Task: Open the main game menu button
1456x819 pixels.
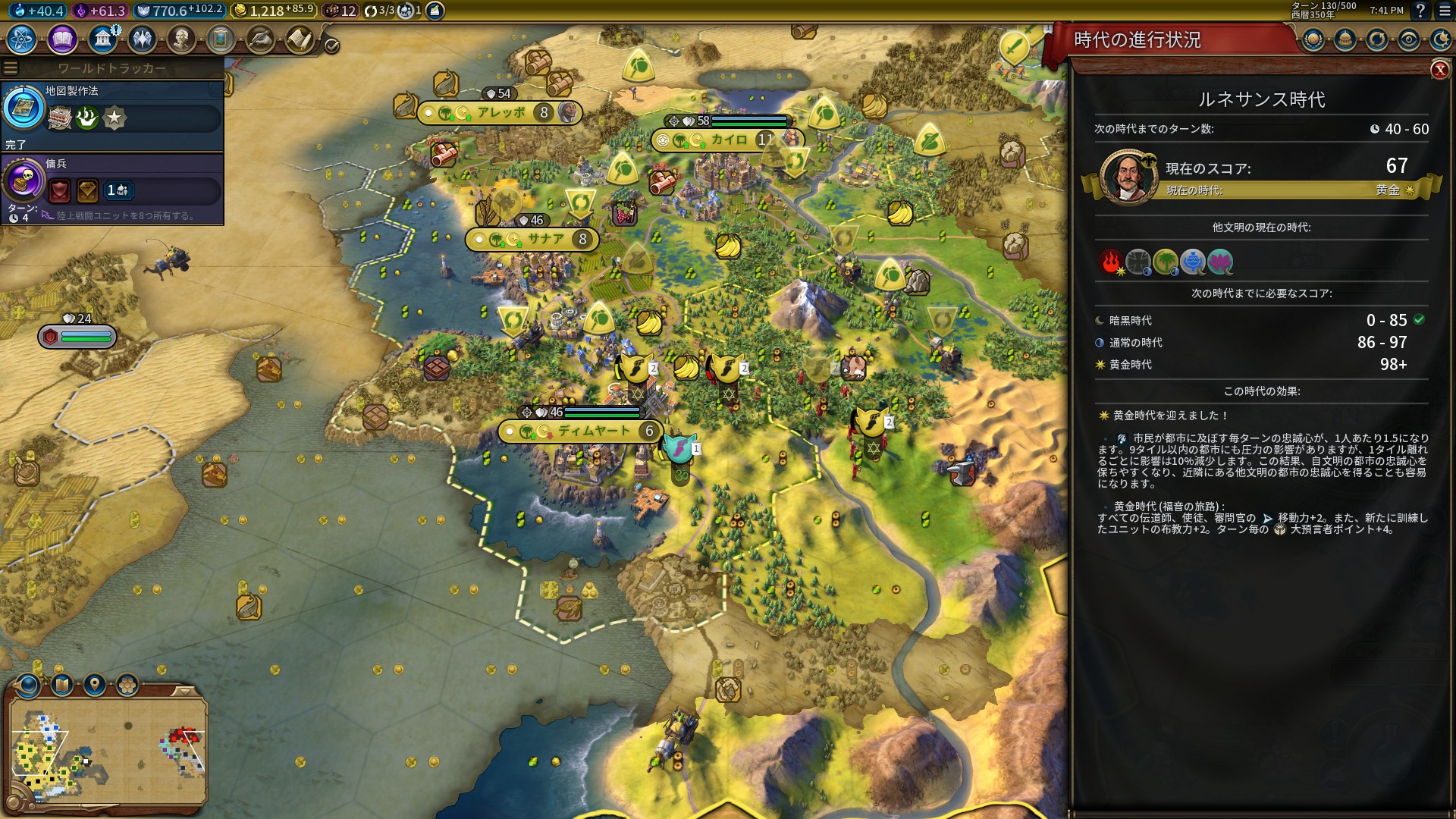Action: (1444, 11)
